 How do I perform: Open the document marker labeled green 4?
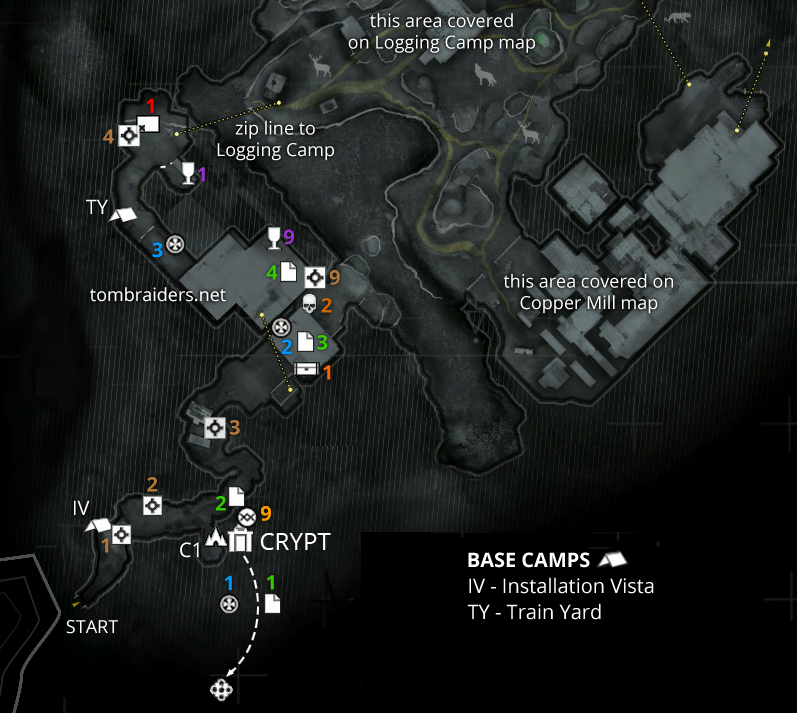(287, 271)
